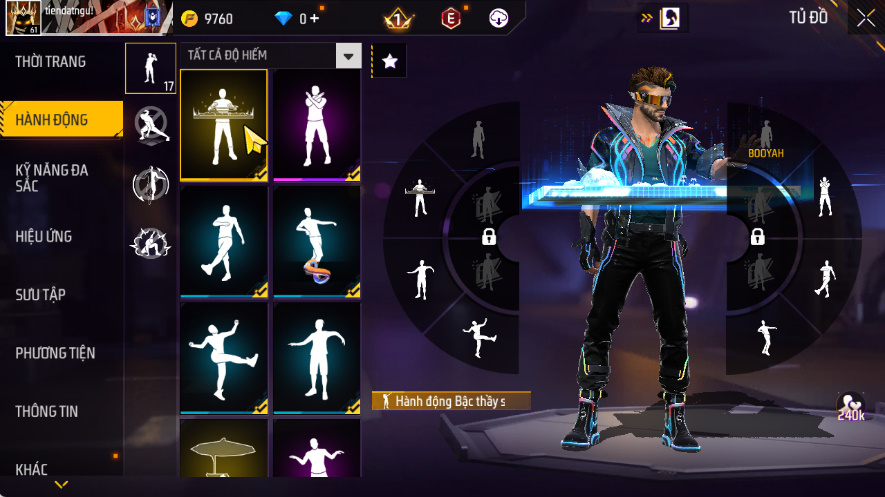Expand the category list down arrow
Viewport: 885px width, 497px height.
(x=61, y=485)
